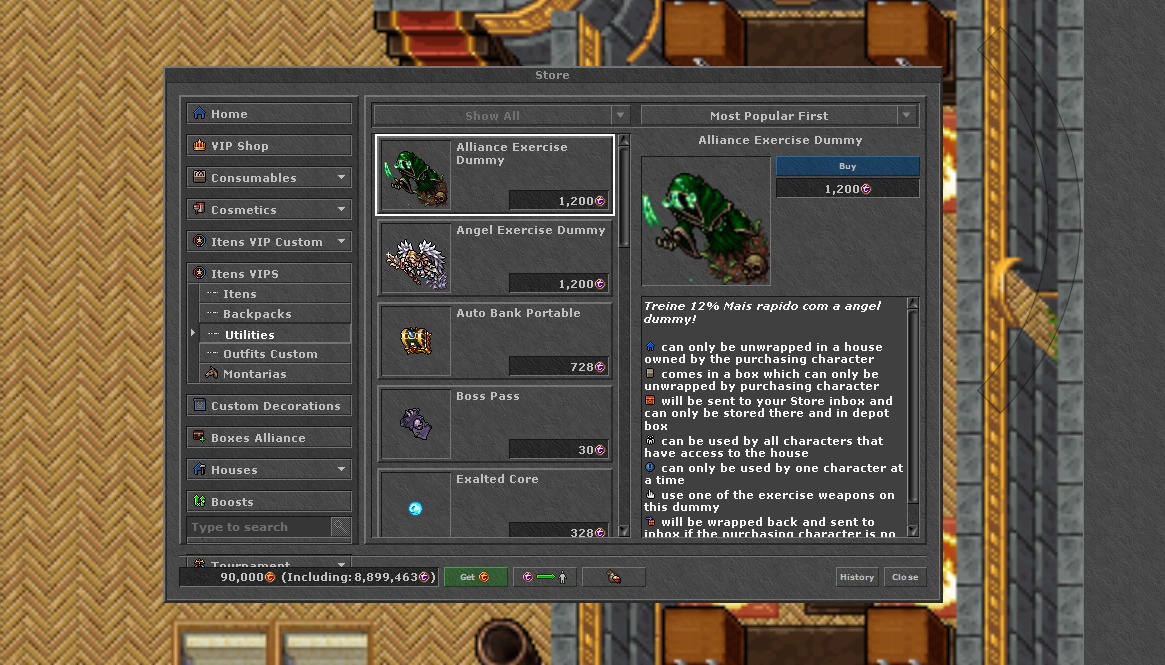Screen dimensions: 1165x665
Task: Expand the Consumables category
Action: point(269,178)
